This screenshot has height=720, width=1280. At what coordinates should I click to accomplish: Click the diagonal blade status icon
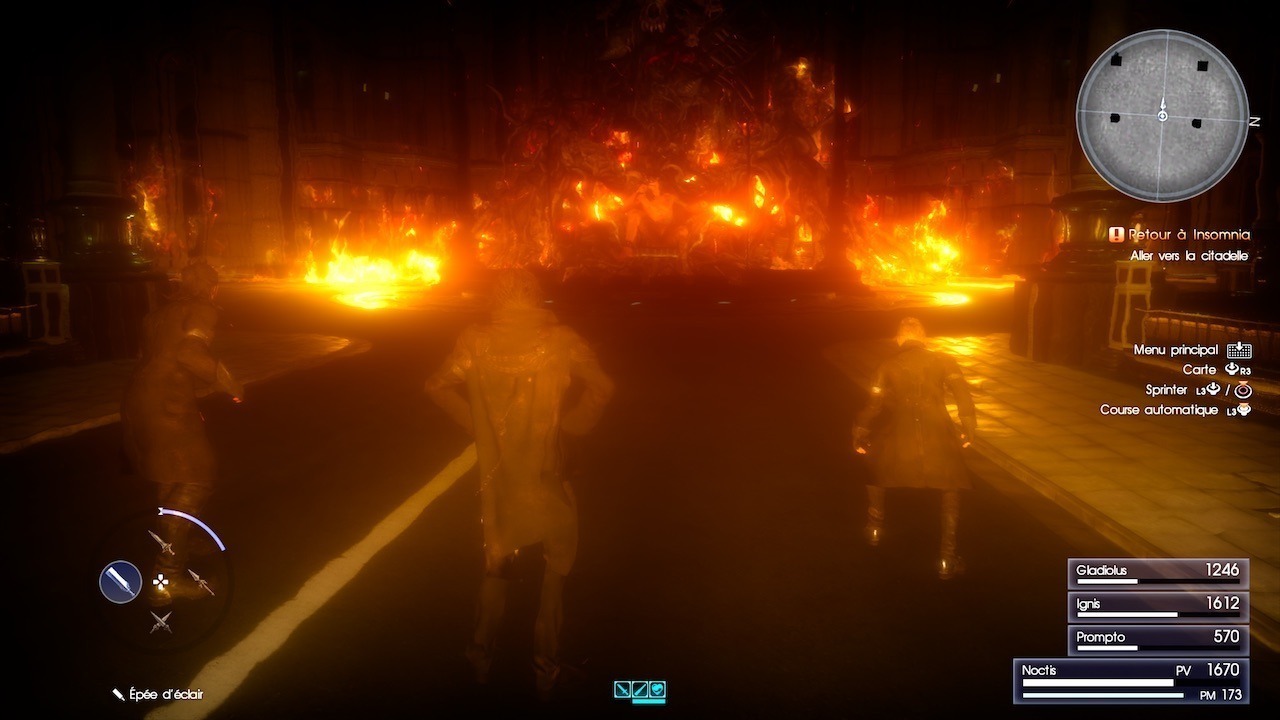coord(640,689)
